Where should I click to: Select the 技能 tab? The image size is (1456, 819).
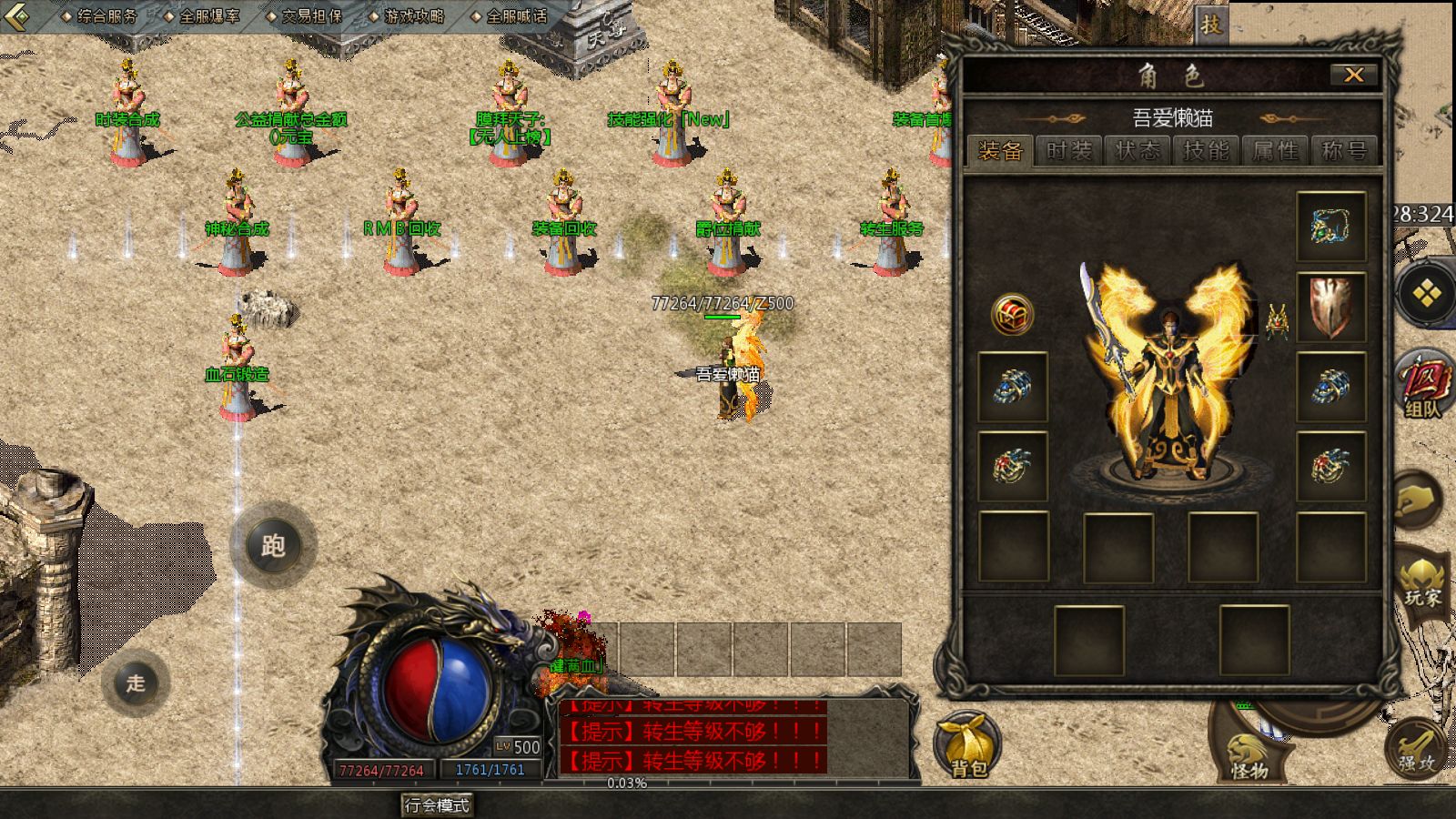(1206, 151)
